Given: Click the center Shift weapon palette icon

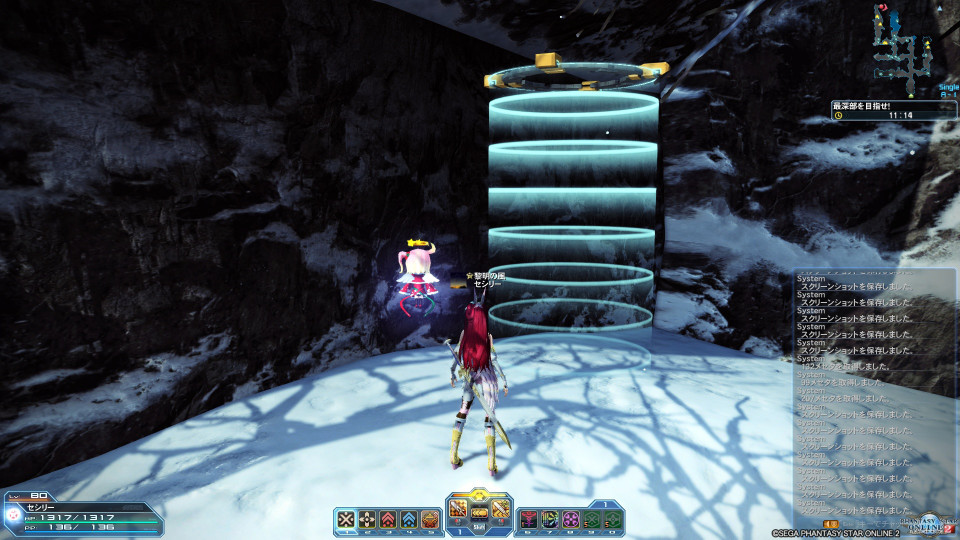Looking at the screenshot, I should (x=479, y=514).
